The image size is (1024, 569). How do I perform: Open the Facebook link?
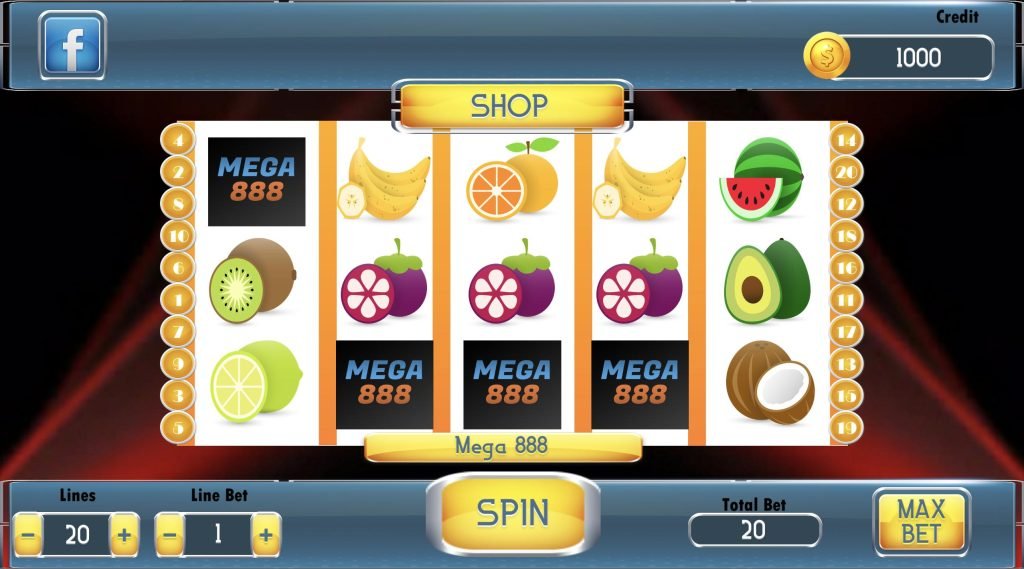point(72,46)
